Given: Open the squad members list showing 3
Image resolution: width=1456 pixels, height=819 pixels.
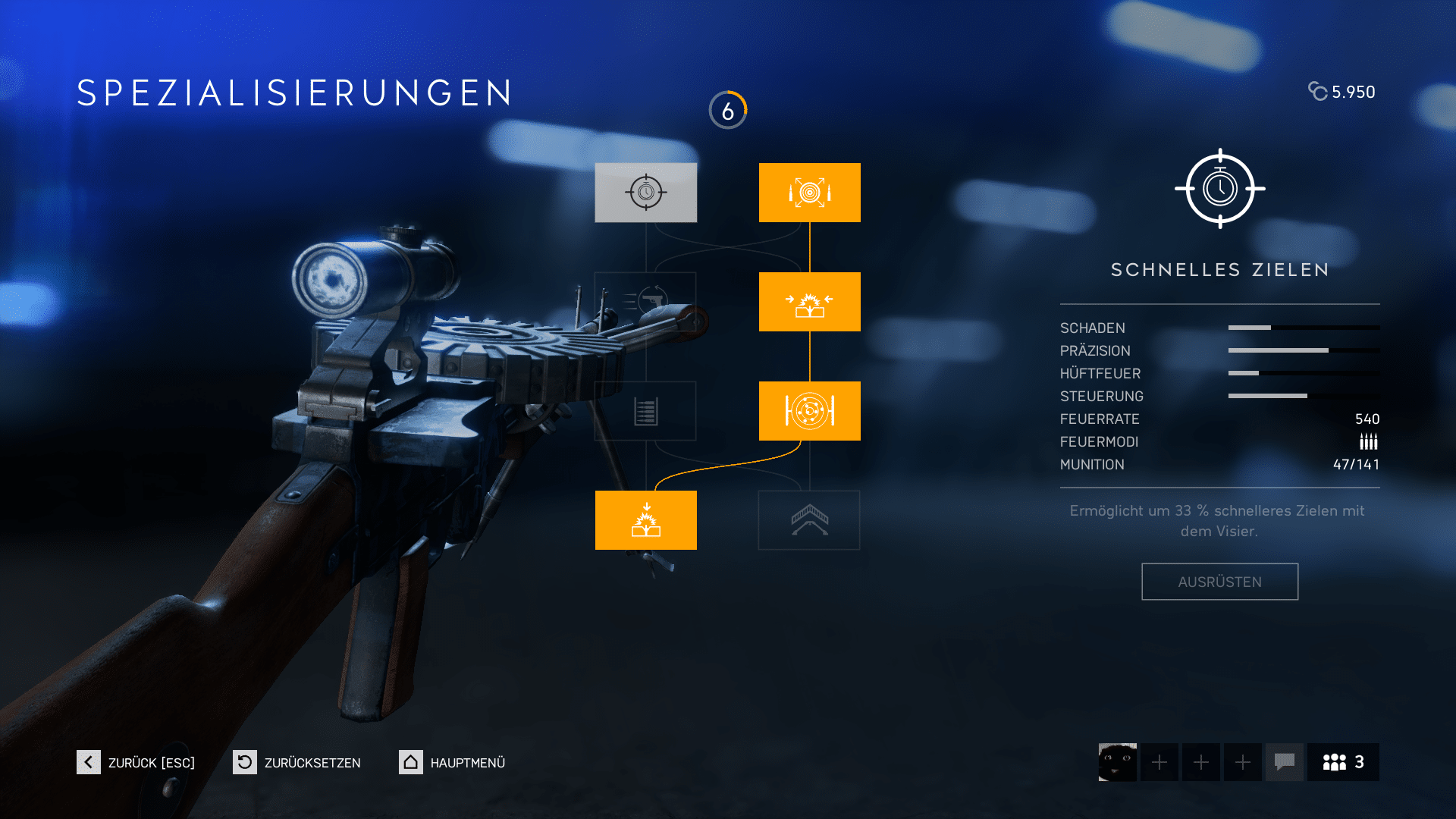Looking at the screenshot, I should click(1343, 762).
